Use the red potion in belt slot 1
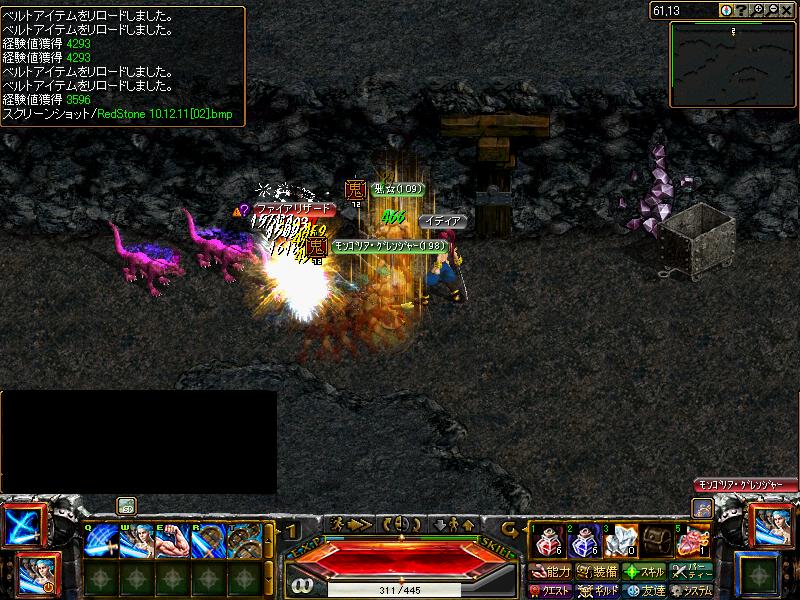800x600 pixels. 546,541
